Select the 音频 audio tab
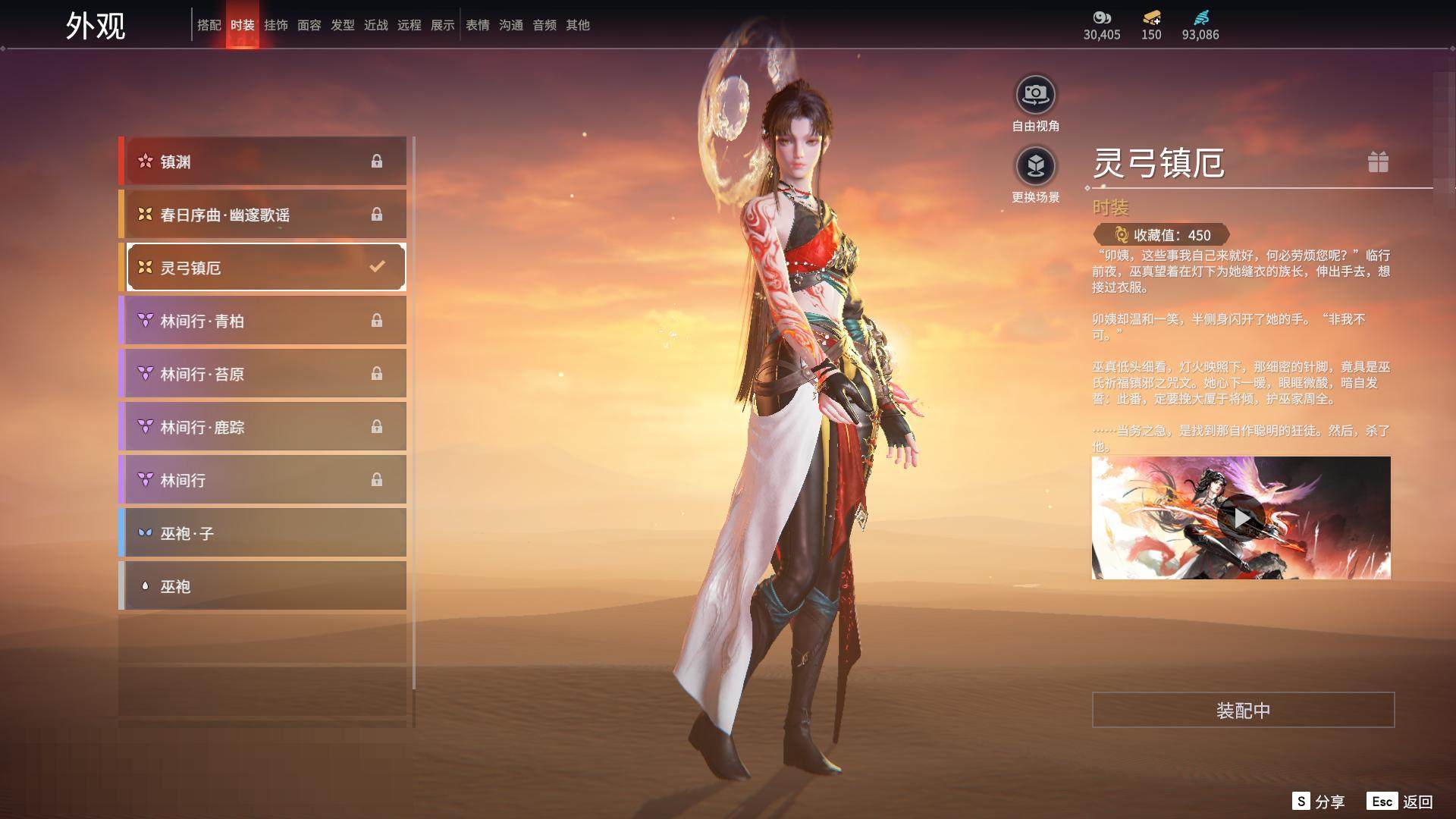The image size is (1456, 819). coord(544,25)
